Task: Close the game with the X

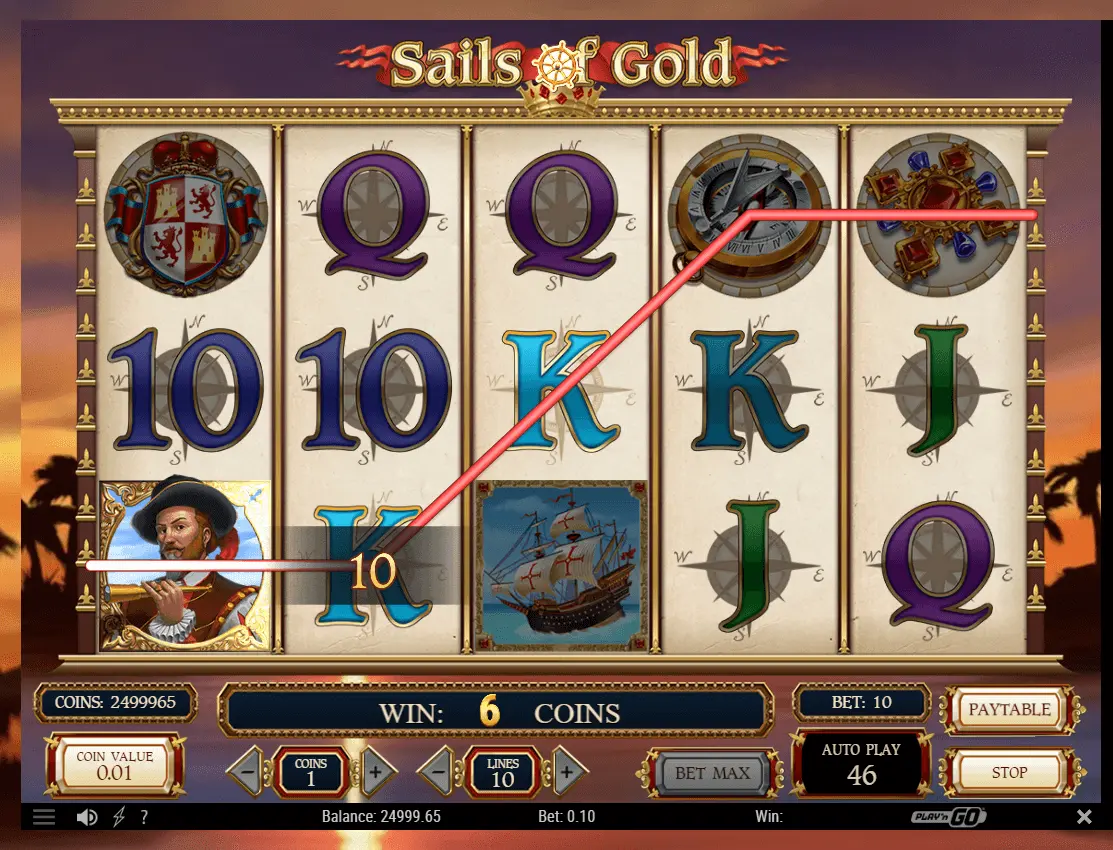Action: [1084, 817]
